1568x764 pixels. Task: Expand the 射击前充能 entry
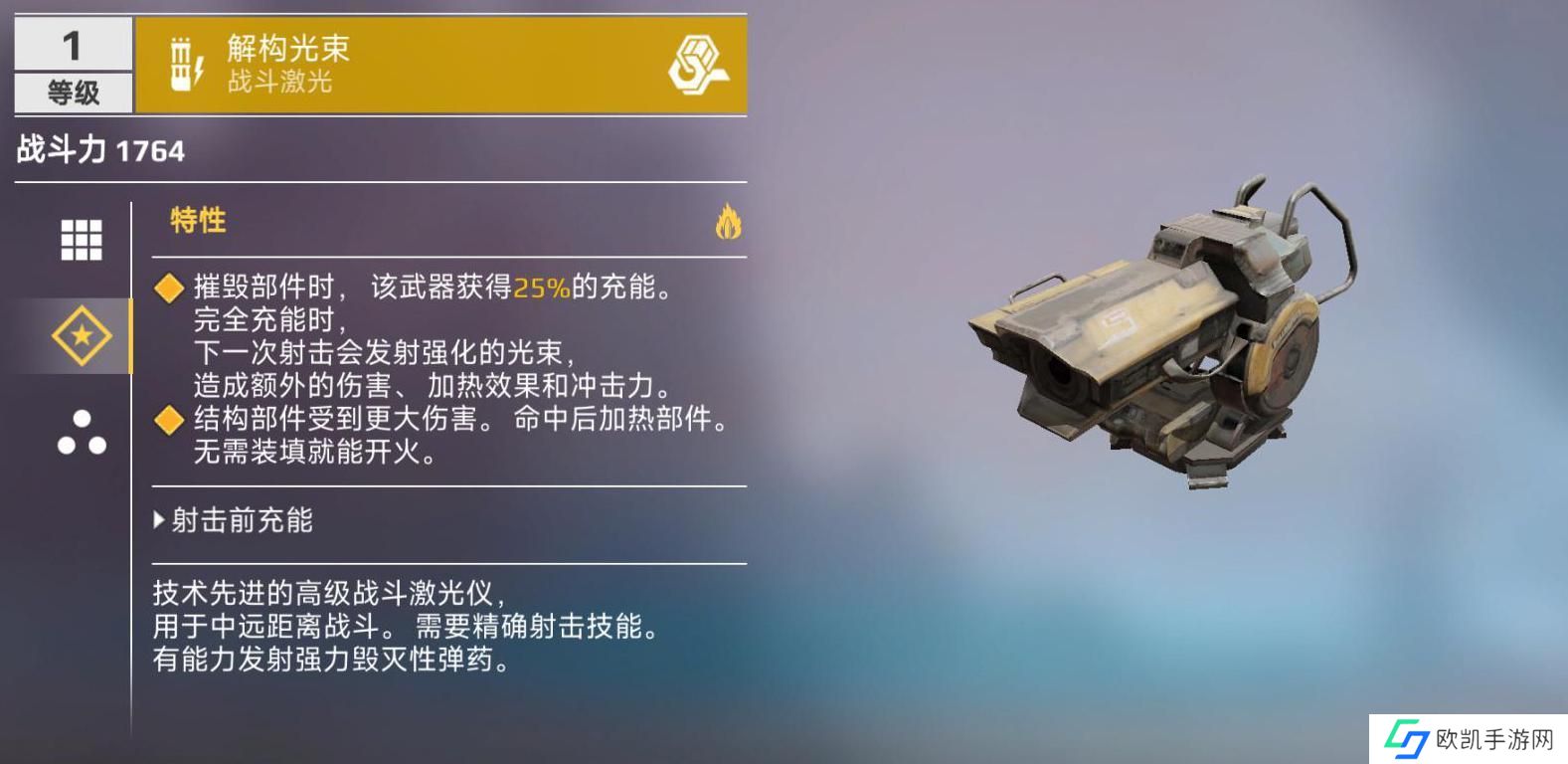click(234, 520)
